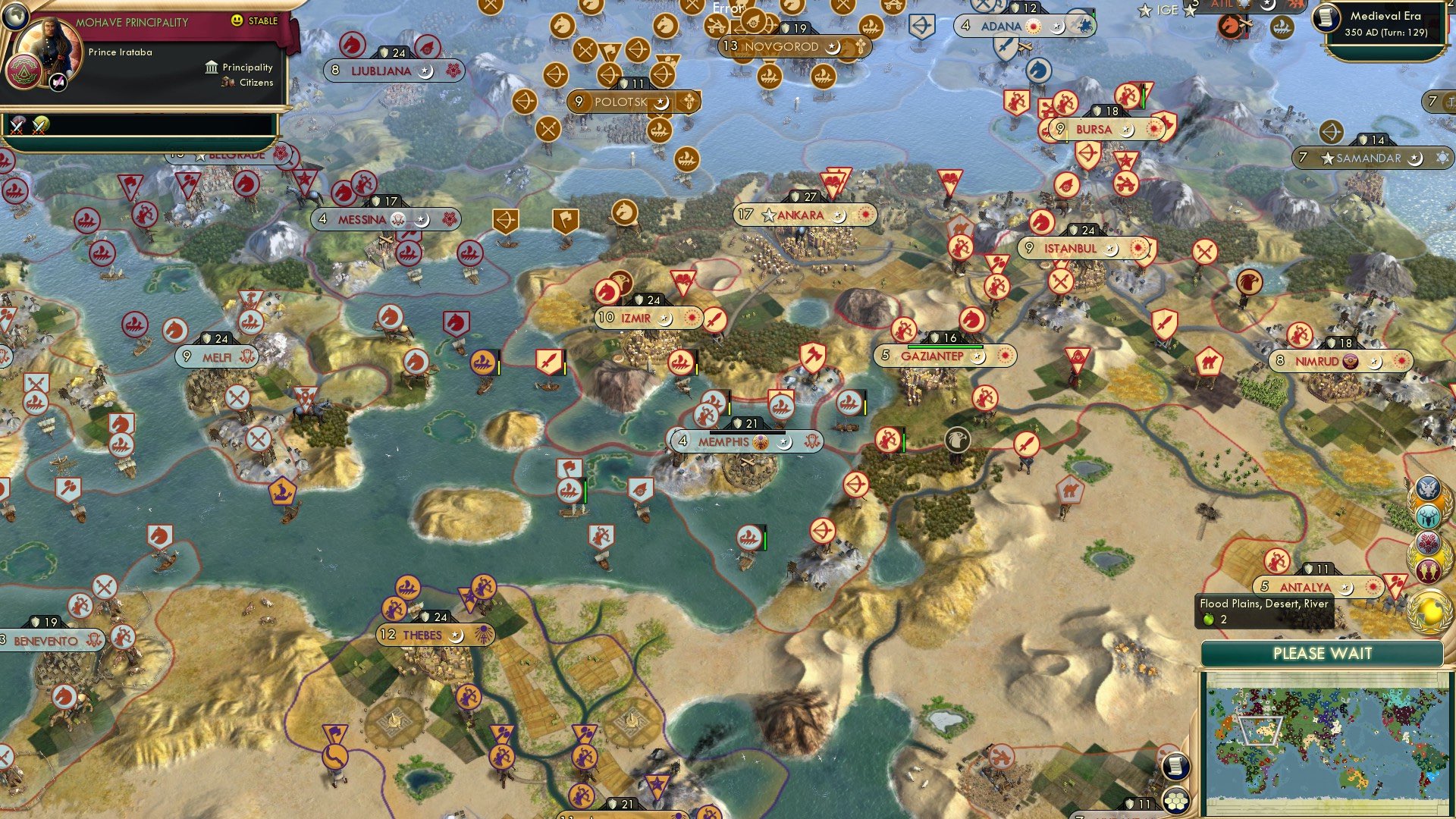Click the crossed swords icon below leader panel

point(17,128)
